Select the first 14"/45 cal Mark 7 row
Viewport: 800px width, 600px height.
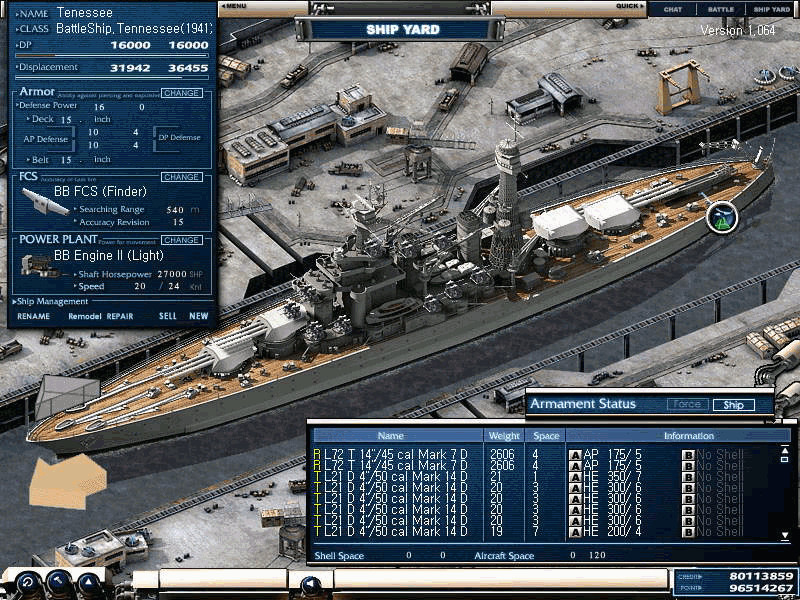(x=395, y=453)
